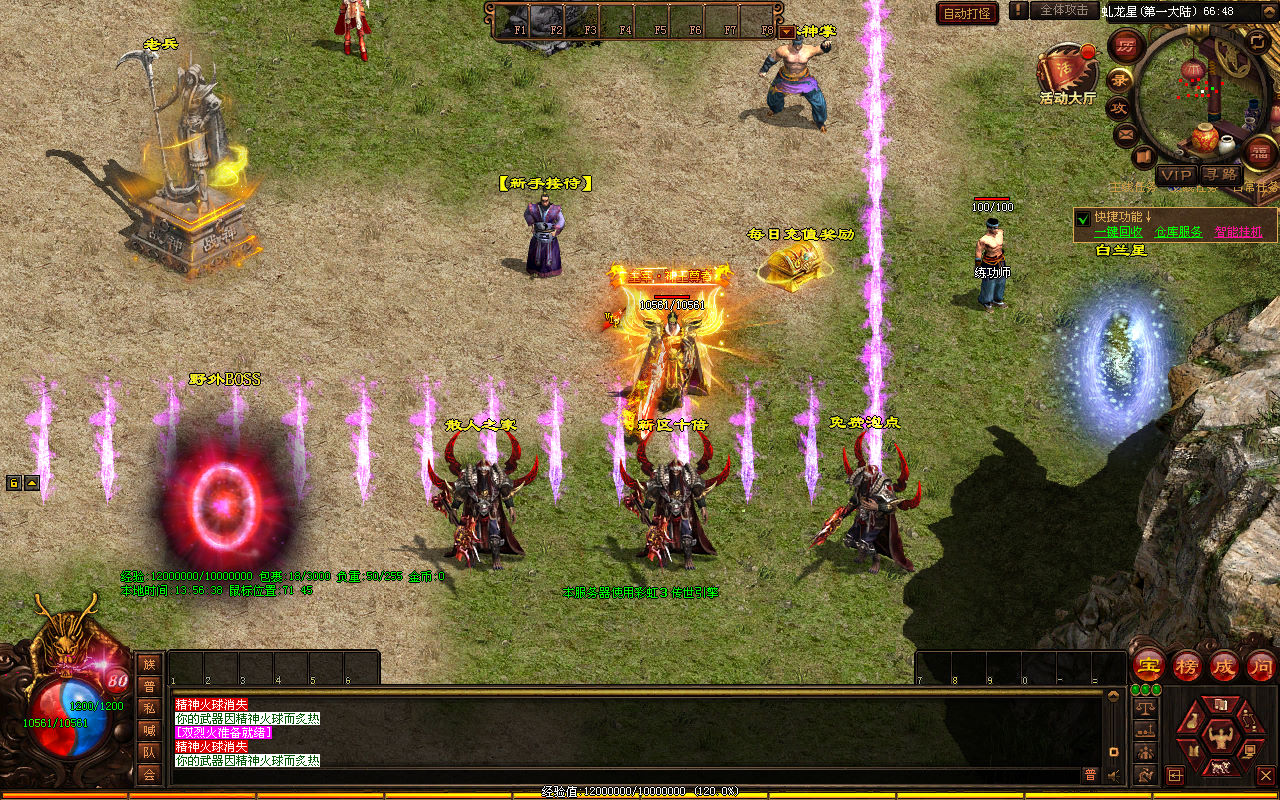Screen dimensions: 1280x800
Task: Open the VIP panel
Action: [1176, 175]
